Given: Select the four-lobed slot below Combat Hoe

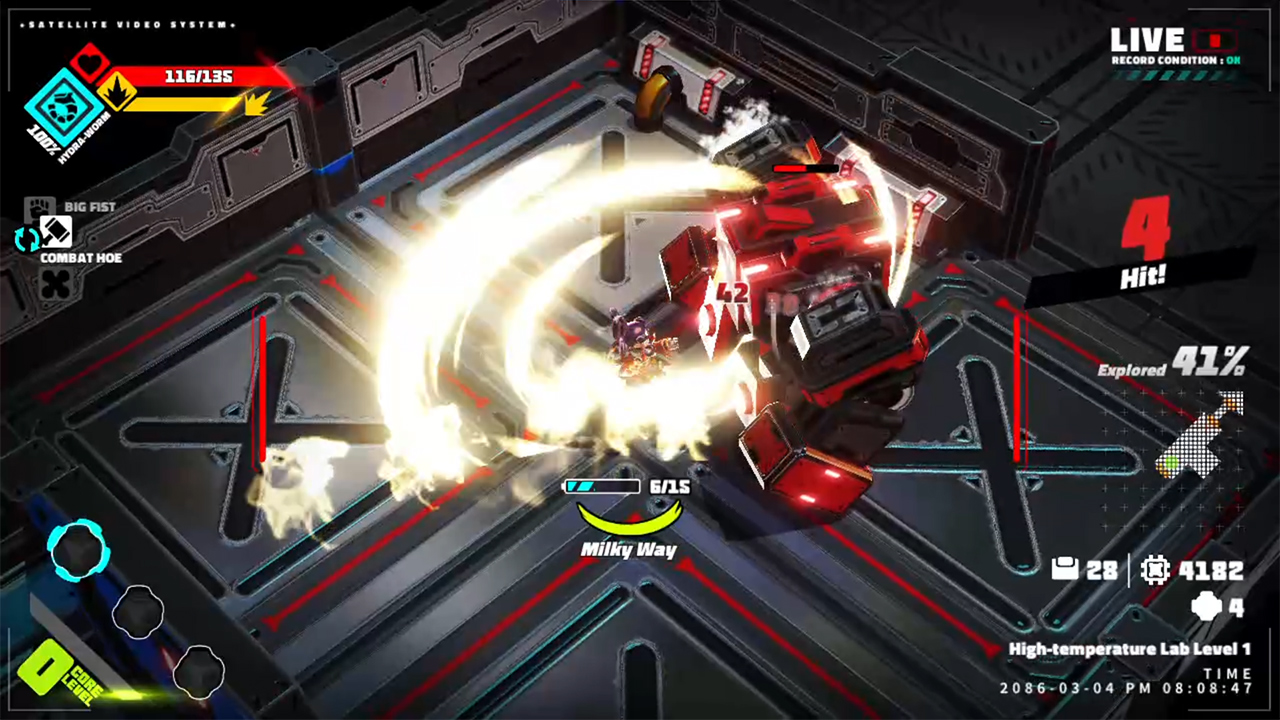Looking at the screenshot, I should pyautogui.click(x=55, y=284).
